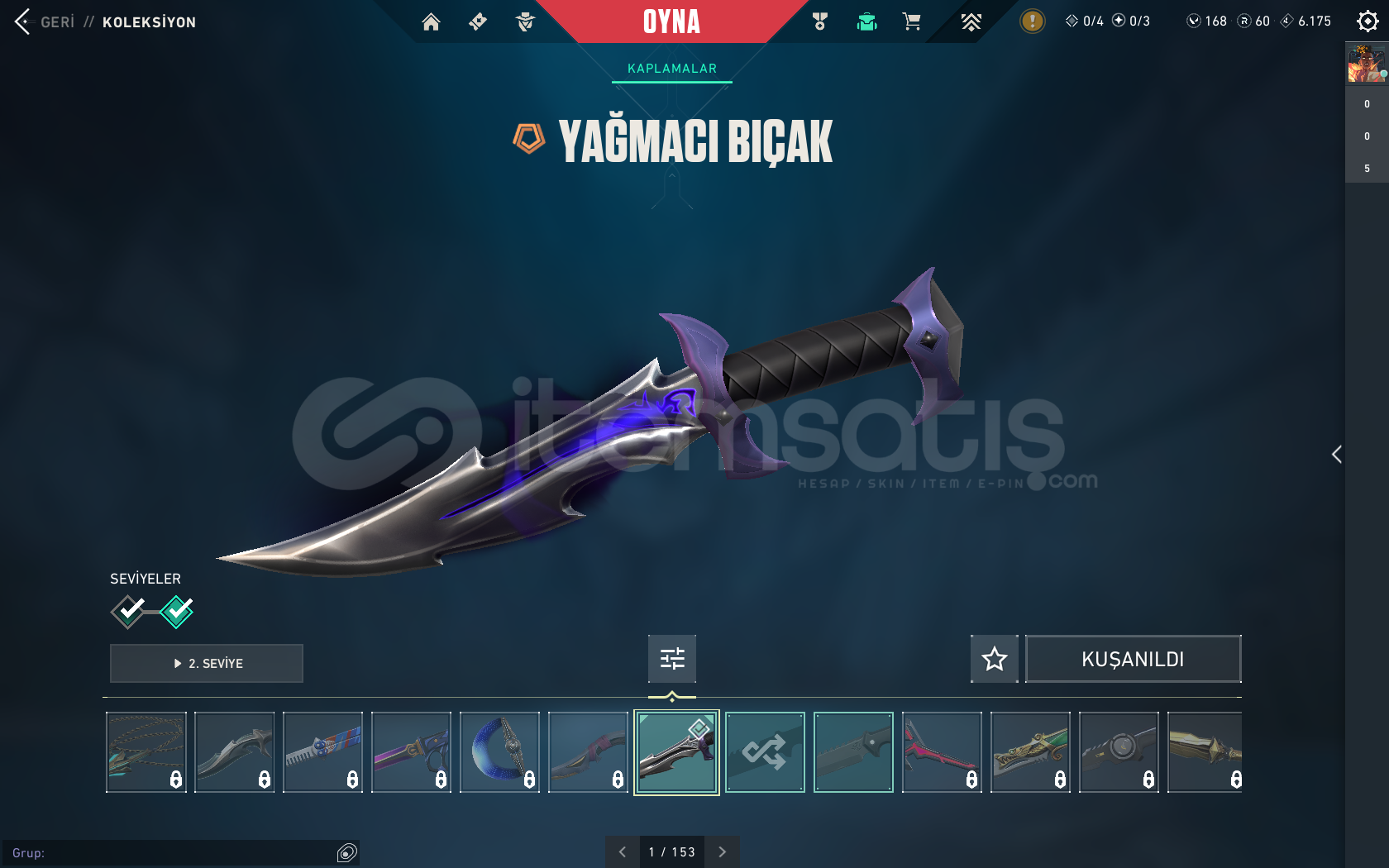Switch to the KAPLAMALAR tab
1389x868 pixels.
click(671, 69)
